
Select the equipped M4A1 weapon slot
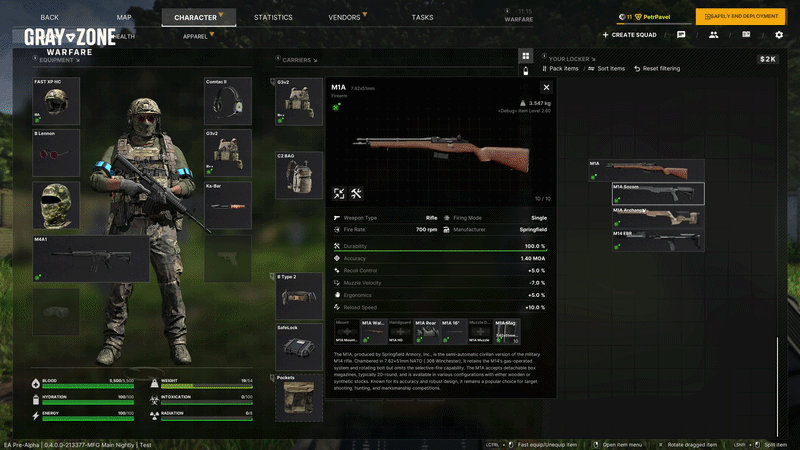pos(91,258)
